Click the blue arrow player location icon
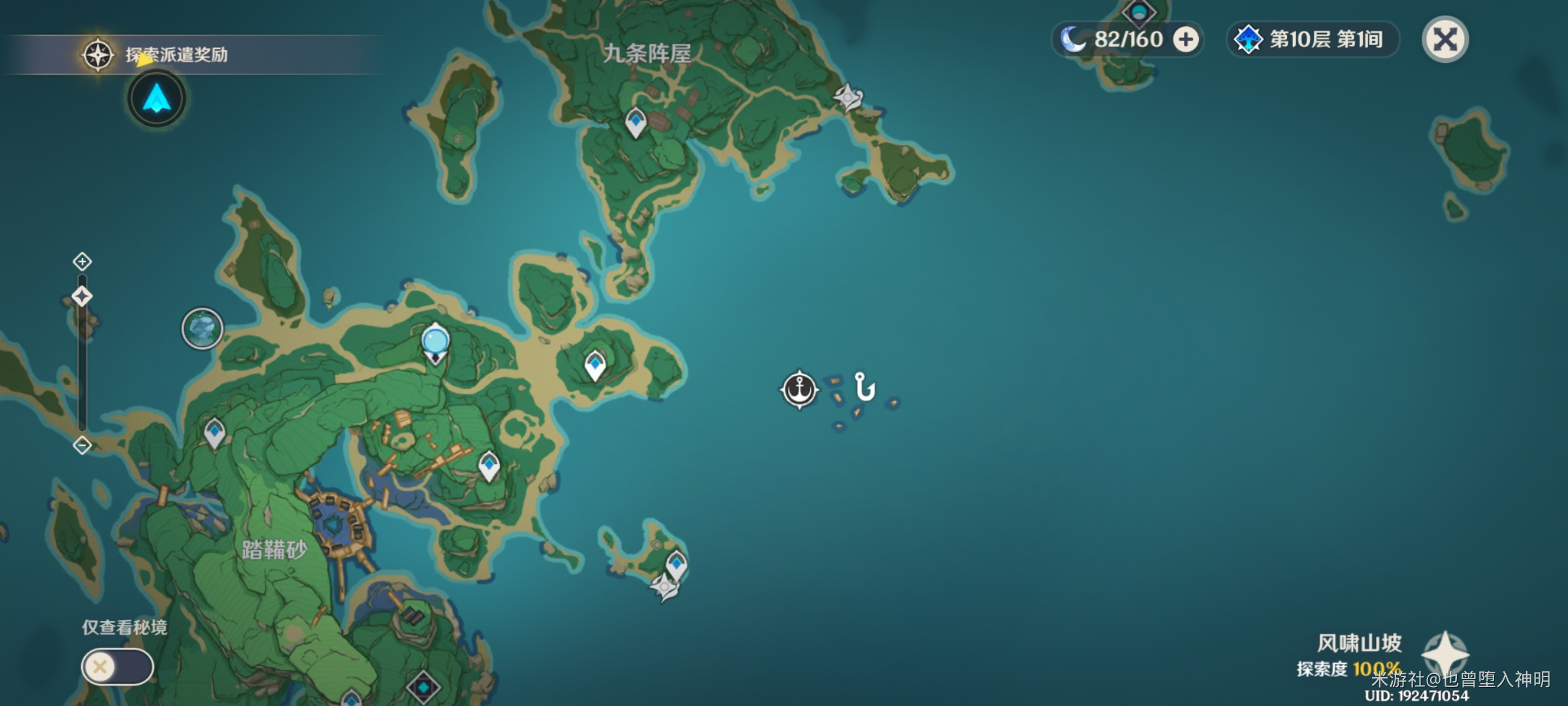1568x706 pixels. coord(157,99)
